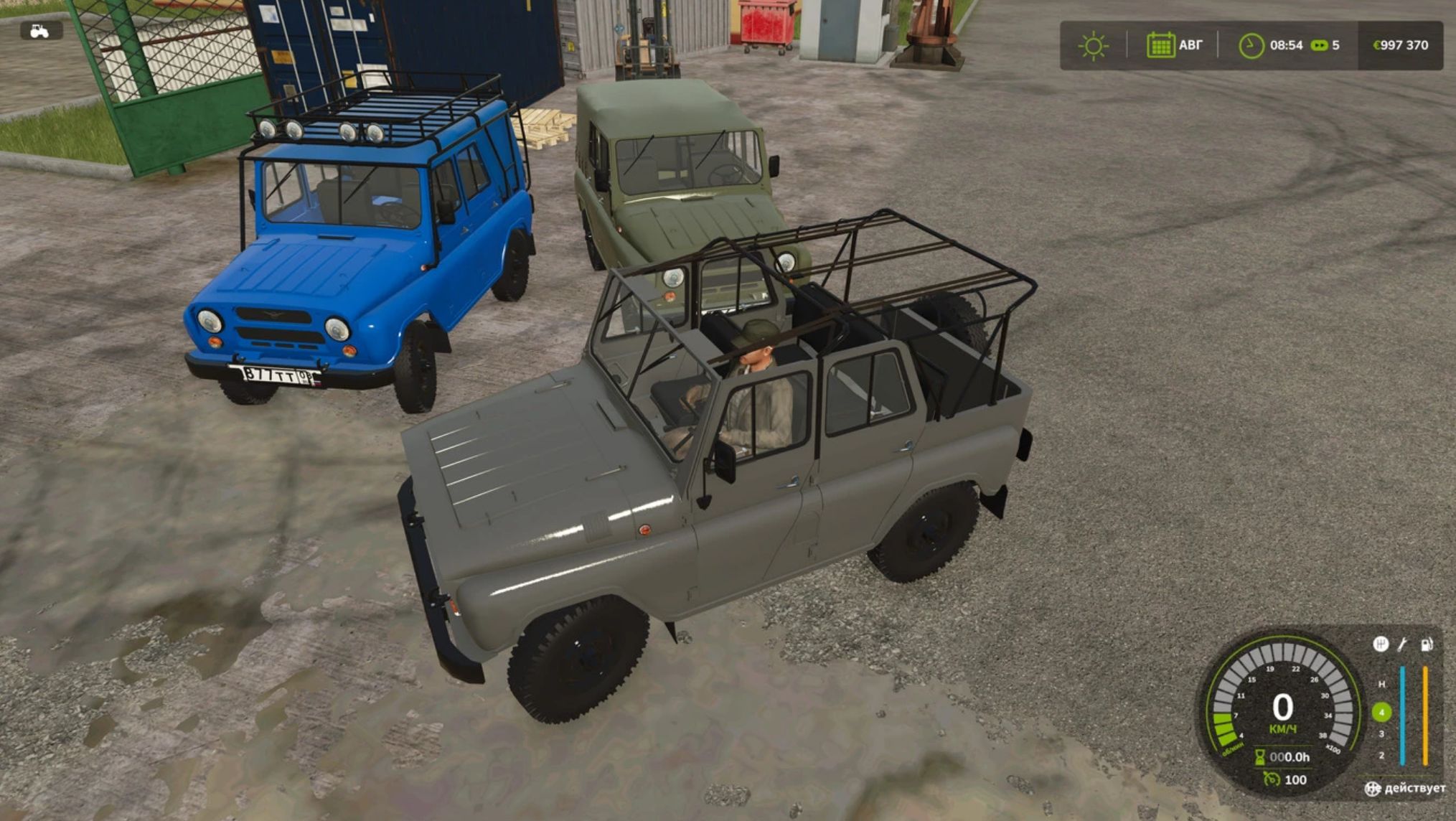Click the Не действует status label
Image resolution: width=1456 pixels, height=821 pixels.
(x=1408, y=789)
